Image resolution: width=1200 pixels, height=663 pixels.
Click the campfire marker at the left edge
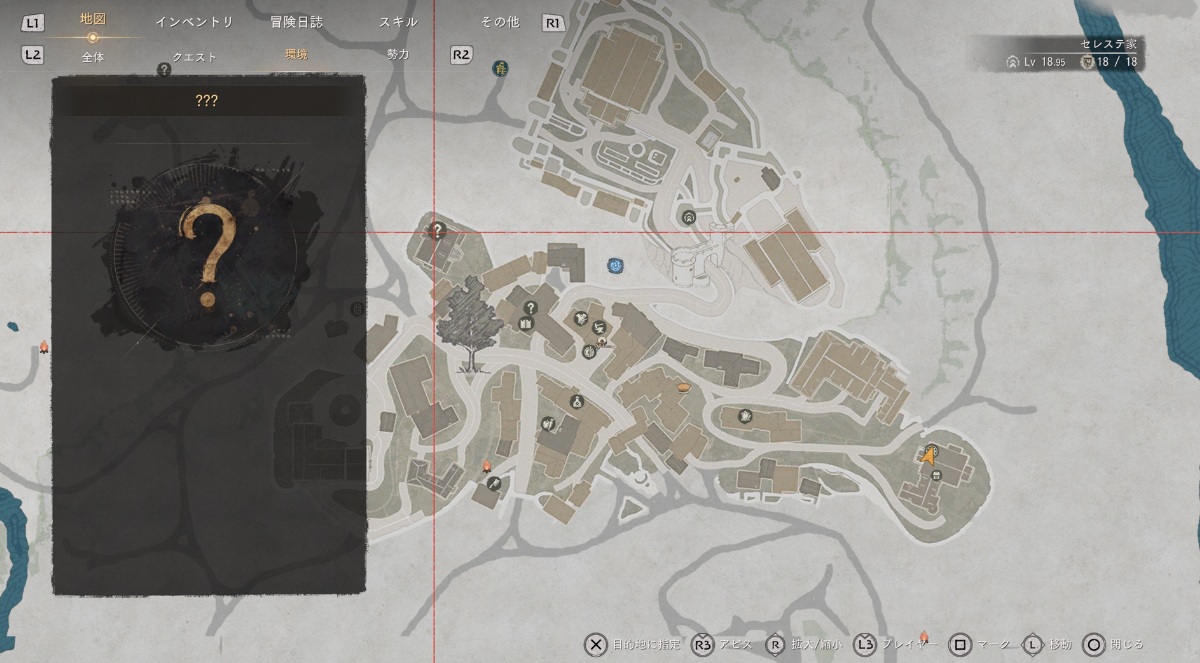pos(44,346)
